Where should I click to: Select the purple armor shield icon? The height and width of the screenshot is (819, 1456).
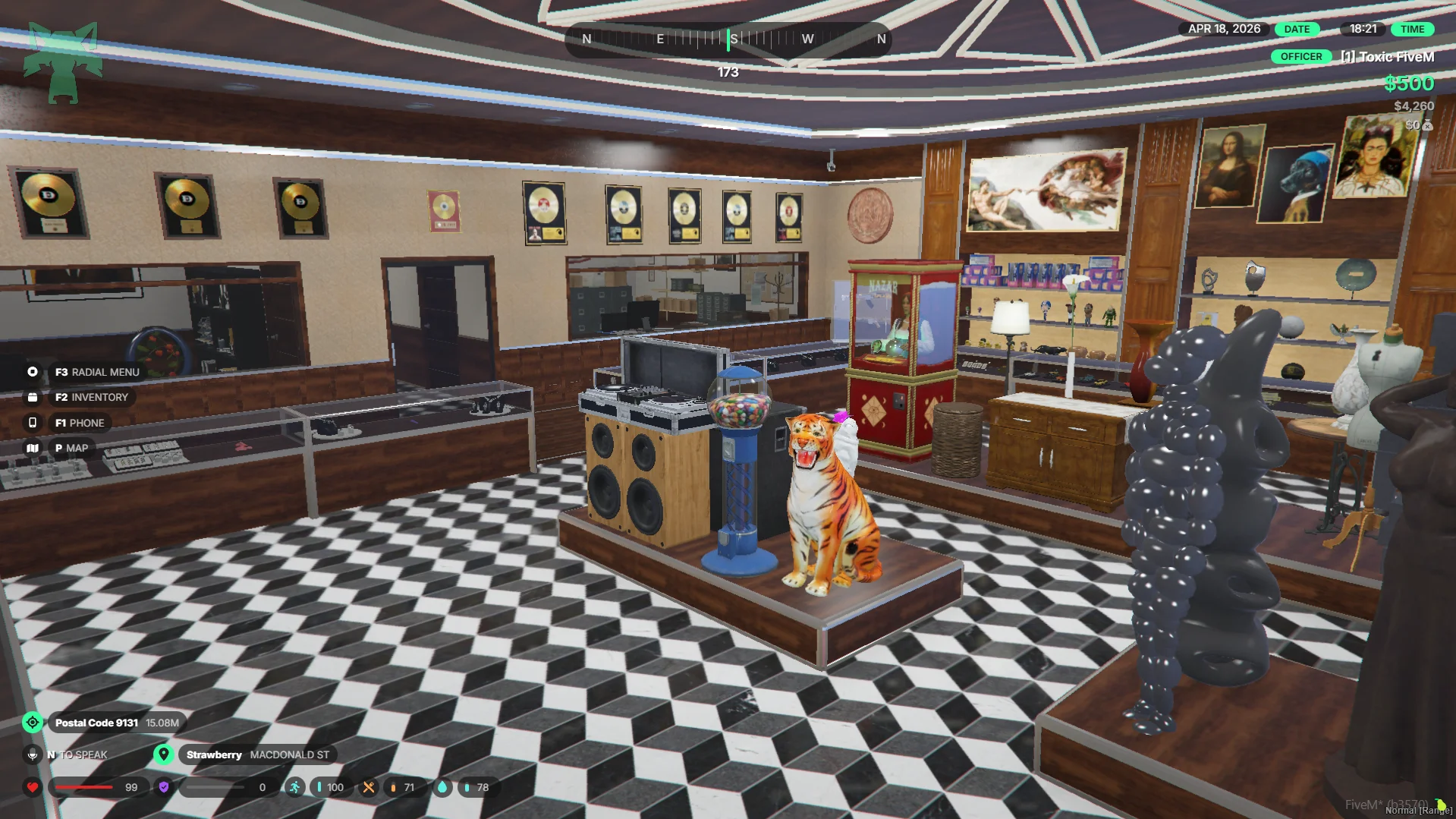click(x=164, y=787)
